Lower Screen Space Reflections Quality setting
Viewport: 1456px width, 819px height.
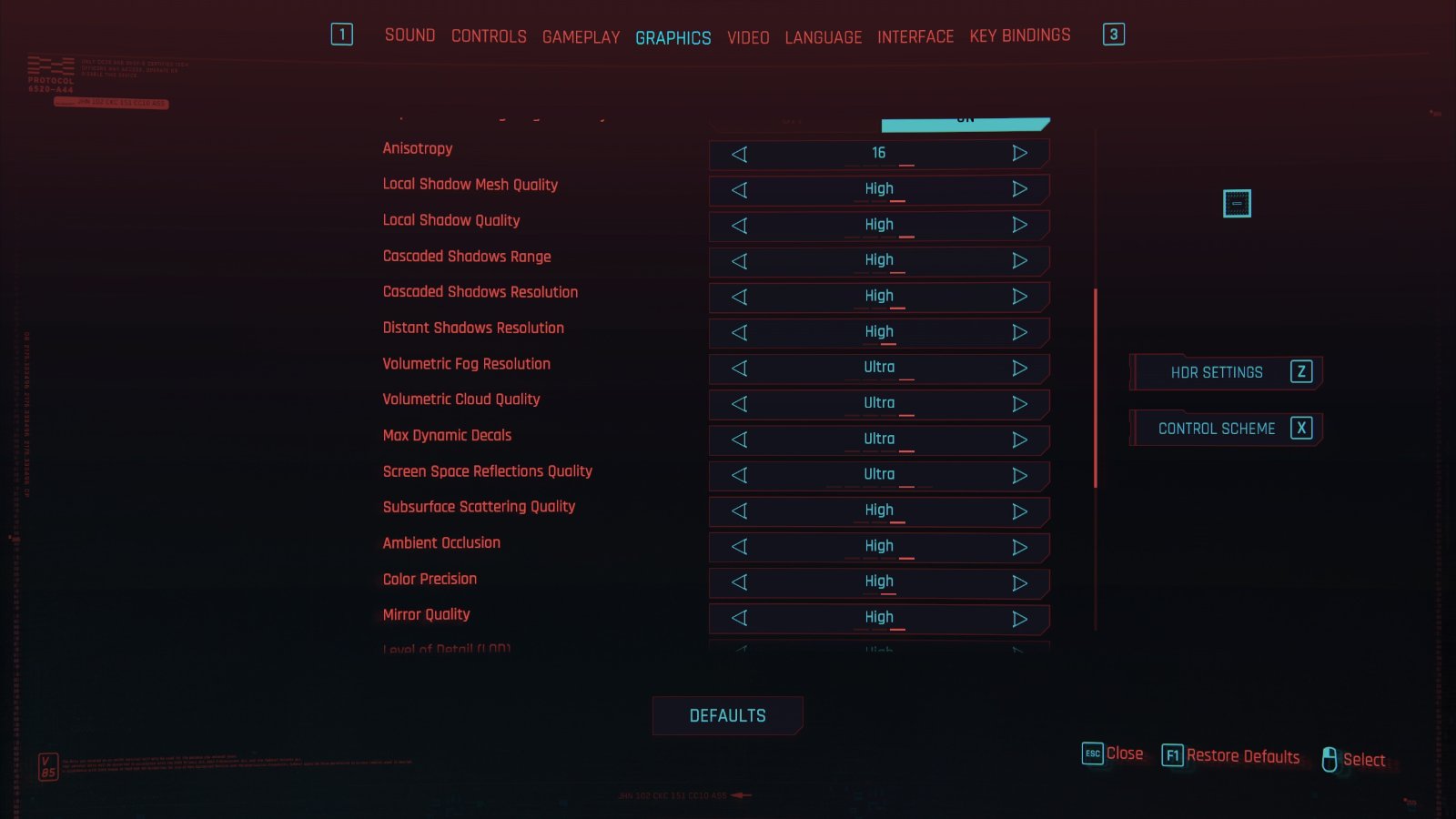point(740,476)
